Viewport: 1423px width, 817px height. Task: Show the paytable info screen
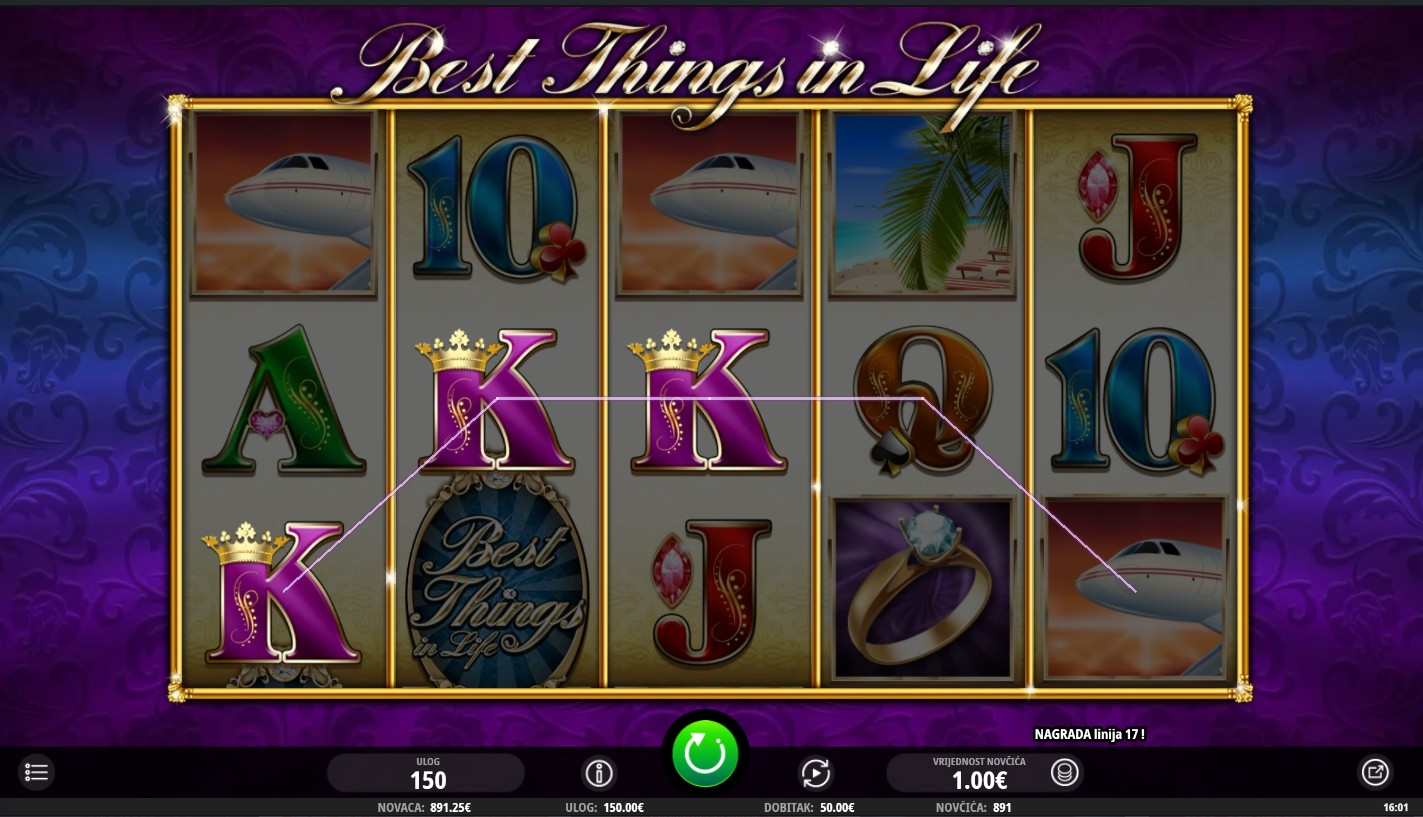(x=599, y=773)
